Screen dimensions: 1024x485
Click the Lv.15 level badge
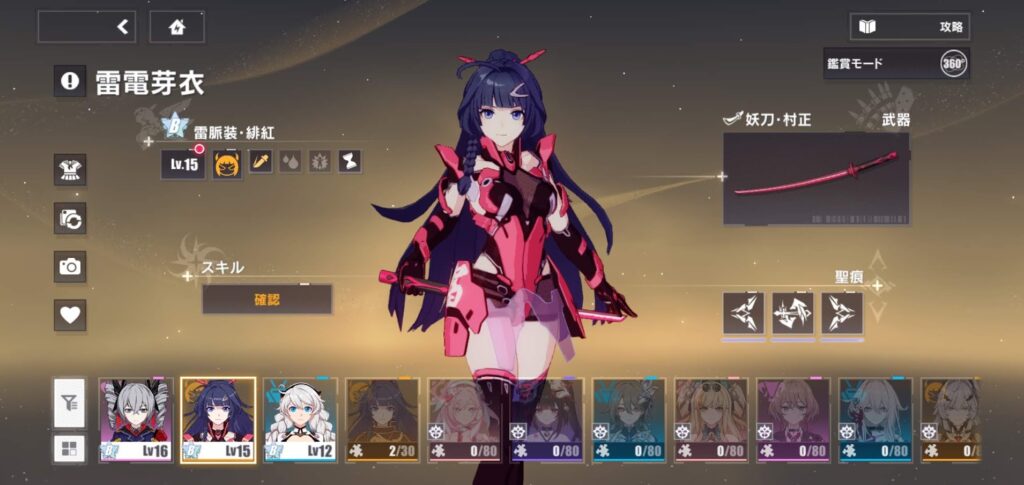pyautogui.click(x=183, y=163)
